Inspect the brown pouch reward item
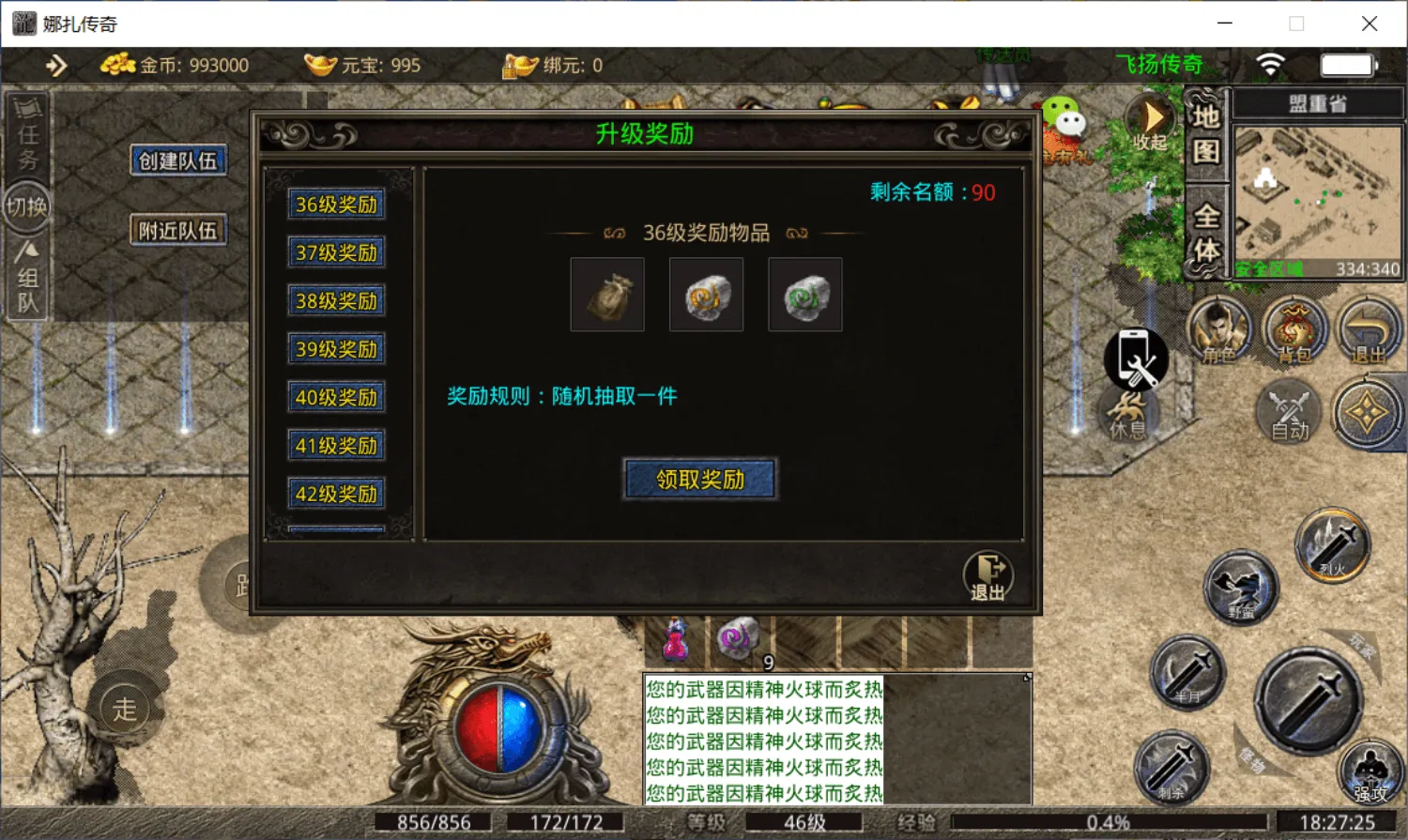Viewport: 1408px width, 840px height. (x=607, y=295)
